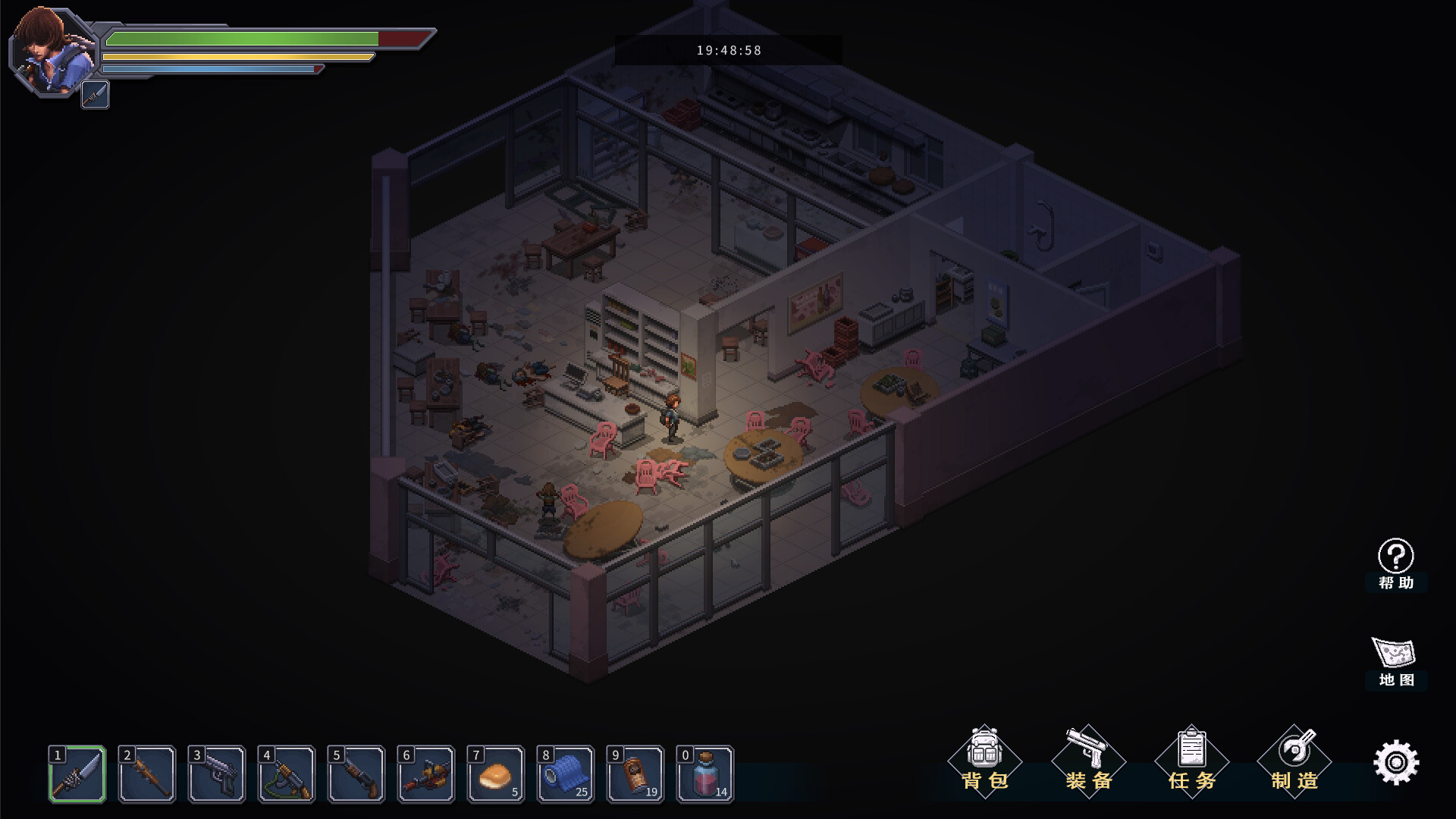
Task: Select the chainsaw weapon in slot 6
Action: click(426, 774)
